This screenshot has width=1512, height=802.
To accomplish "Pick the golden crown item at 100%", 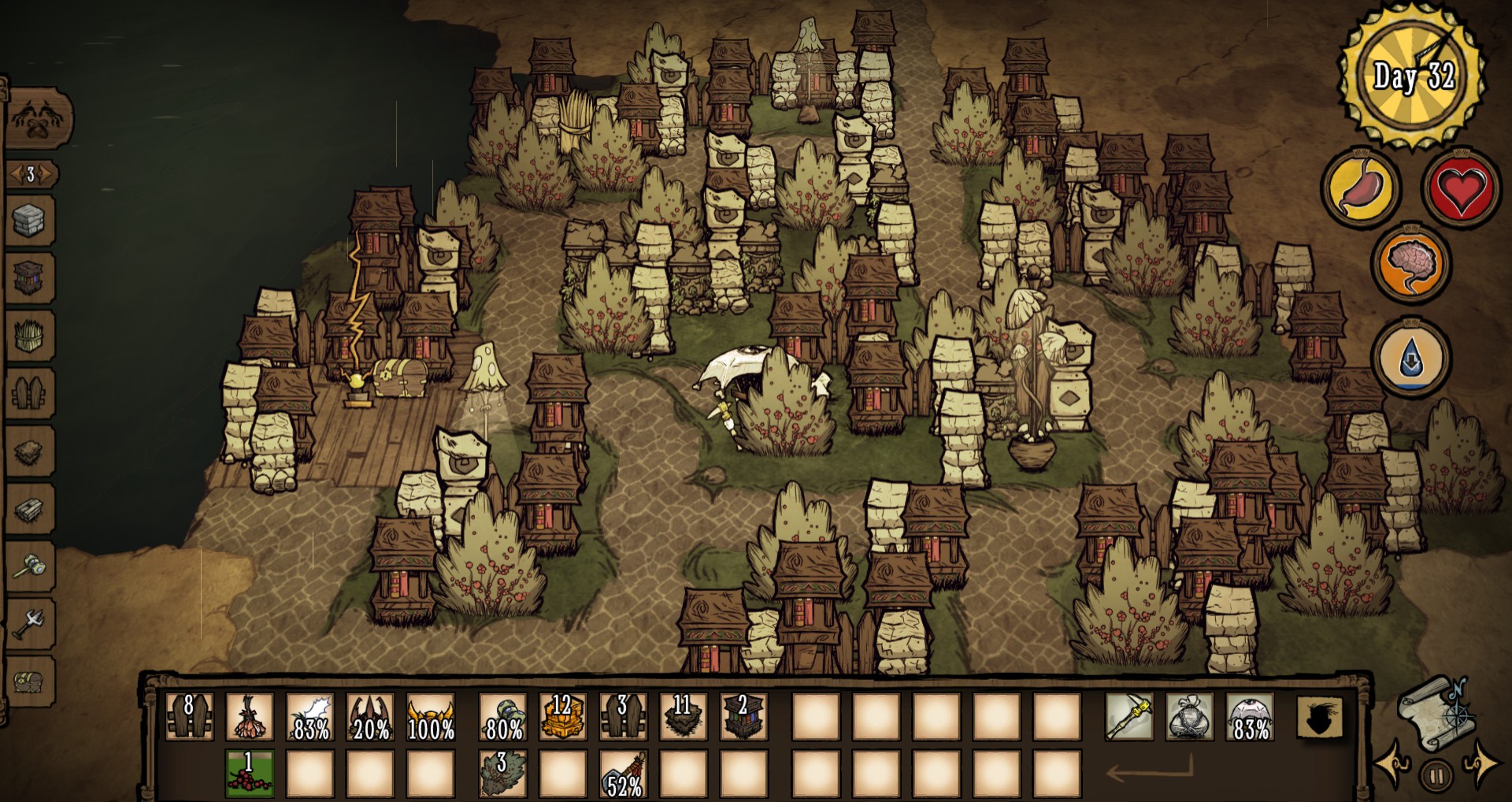I will pyautogui.click(x=431, y=717).
